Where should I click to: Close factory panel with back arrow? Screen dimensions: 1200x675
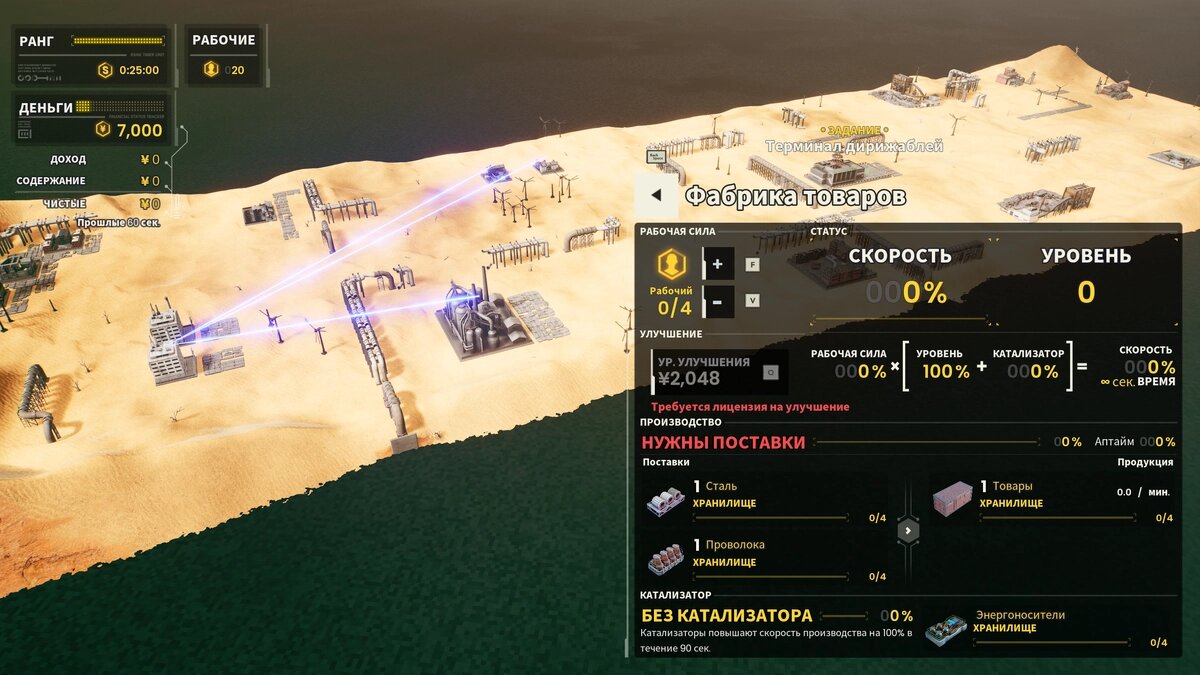point(656,196)
